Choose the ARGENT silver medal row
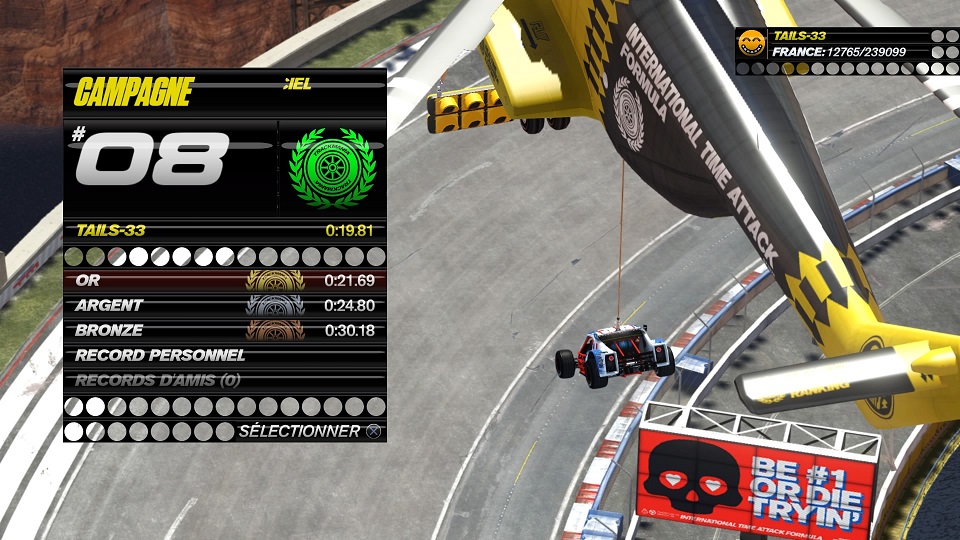The width and height of the screenshot is (960, 540). click(x=224, y=305)
